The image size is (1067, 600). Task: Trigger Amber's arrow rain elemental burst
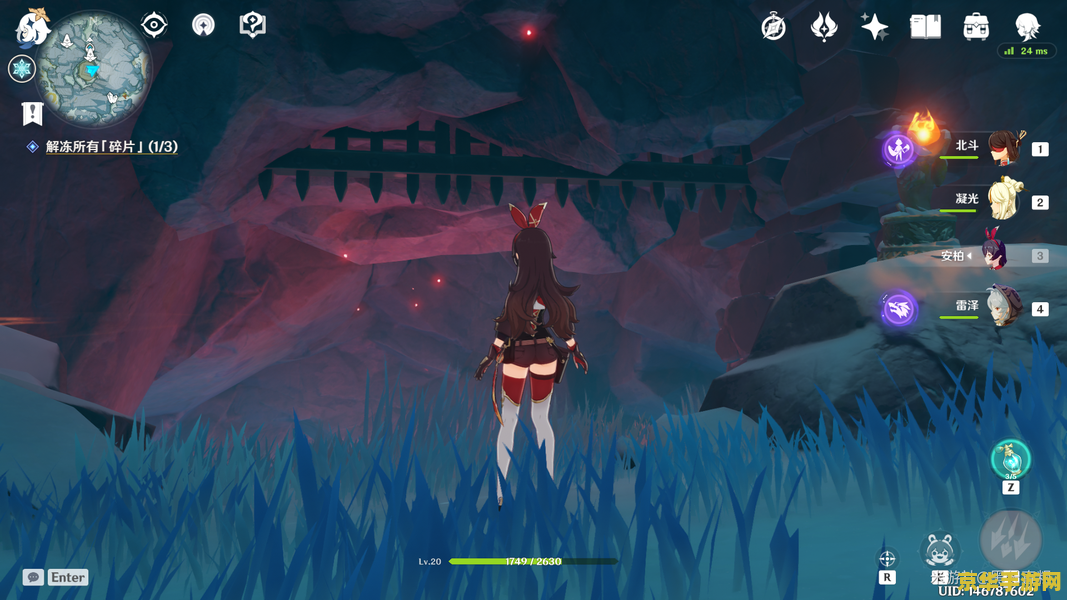click(1011, 541)
